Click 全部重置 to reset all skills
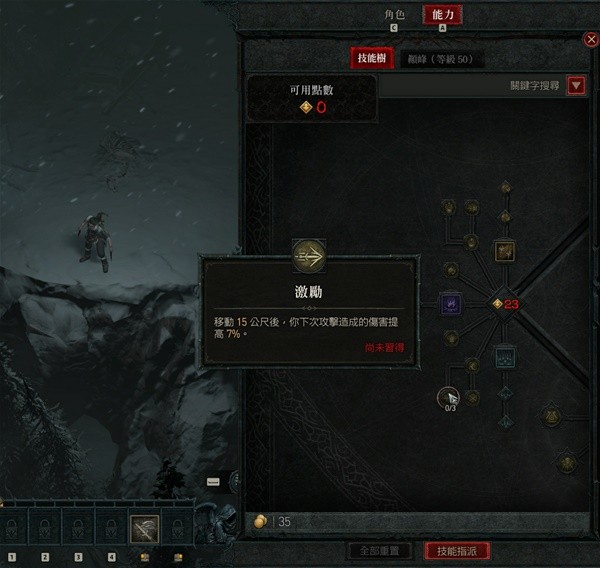Image resolution: width=600 pixels, height=568 pixels. 378,551
